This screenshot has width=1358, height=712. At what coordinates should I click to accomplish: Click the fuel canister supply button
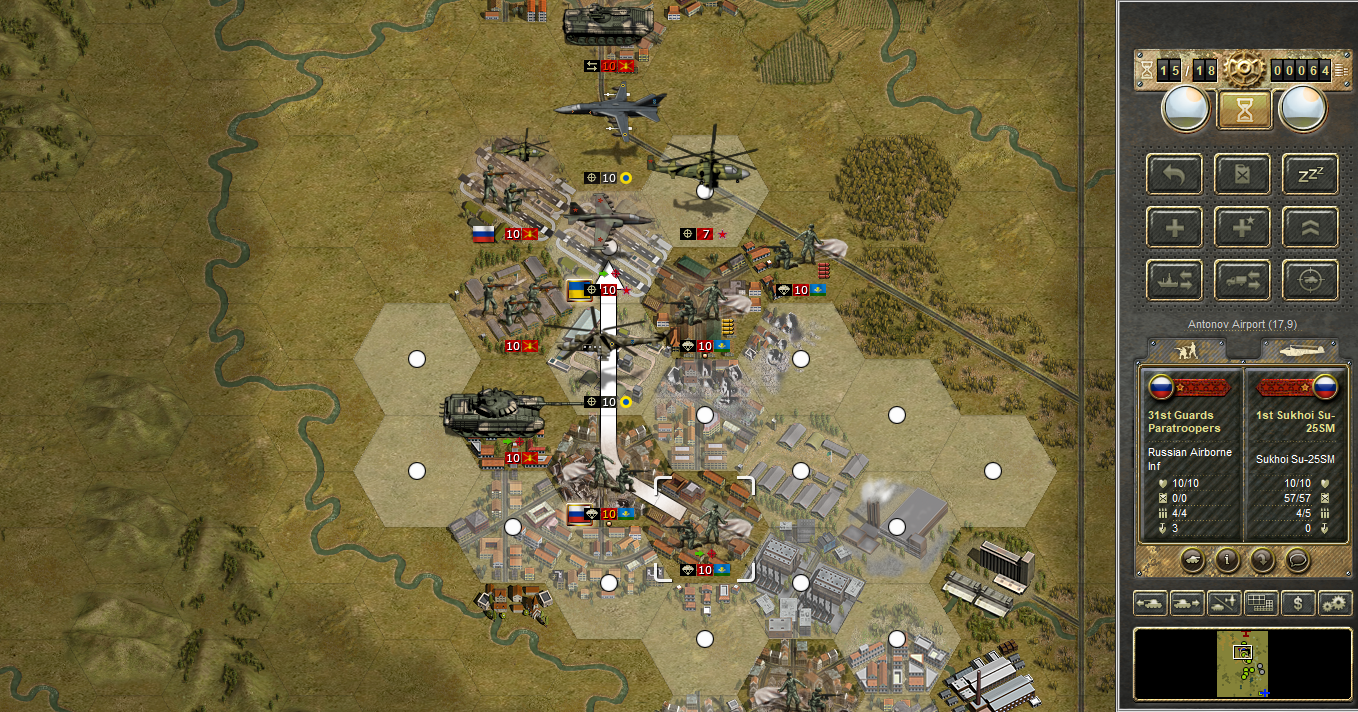click(x=1242, y=174)
